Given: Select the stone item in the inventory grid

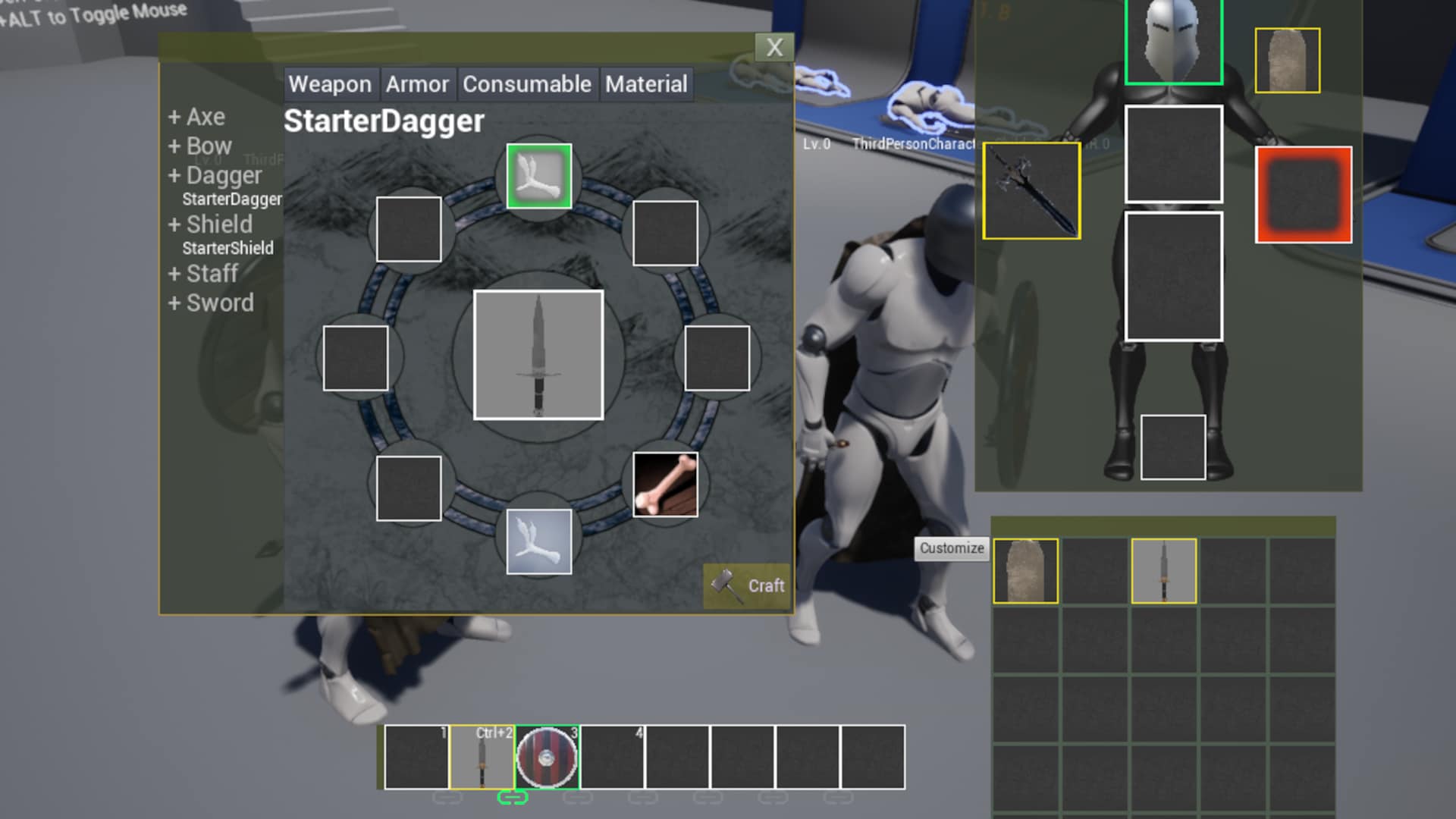Looking at the screenshot, I should coord(1025,570).
